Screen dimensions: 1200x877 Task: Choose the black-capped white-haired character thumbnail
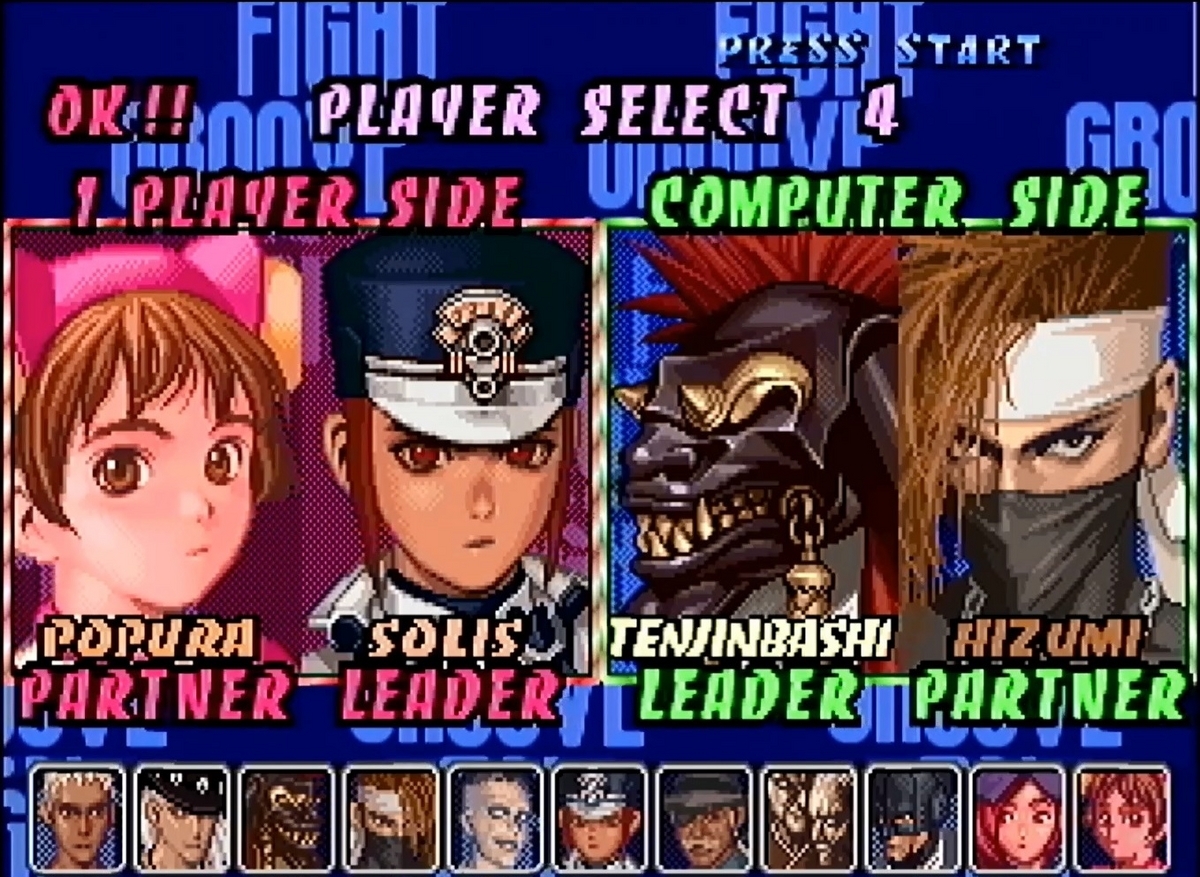(x=182, y=817)
